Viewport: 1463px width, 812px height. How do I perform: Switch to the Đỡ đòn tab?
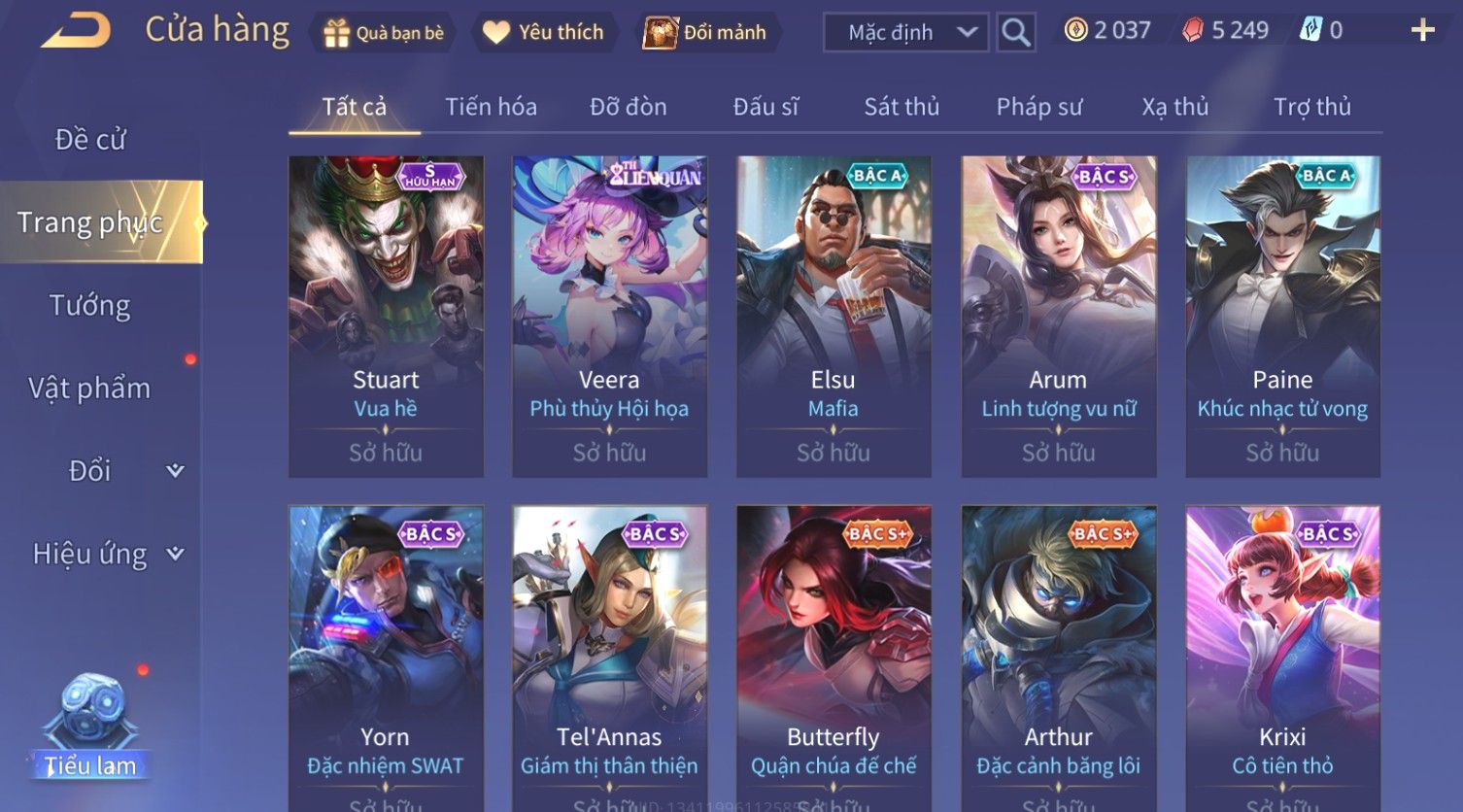[629, 107]
